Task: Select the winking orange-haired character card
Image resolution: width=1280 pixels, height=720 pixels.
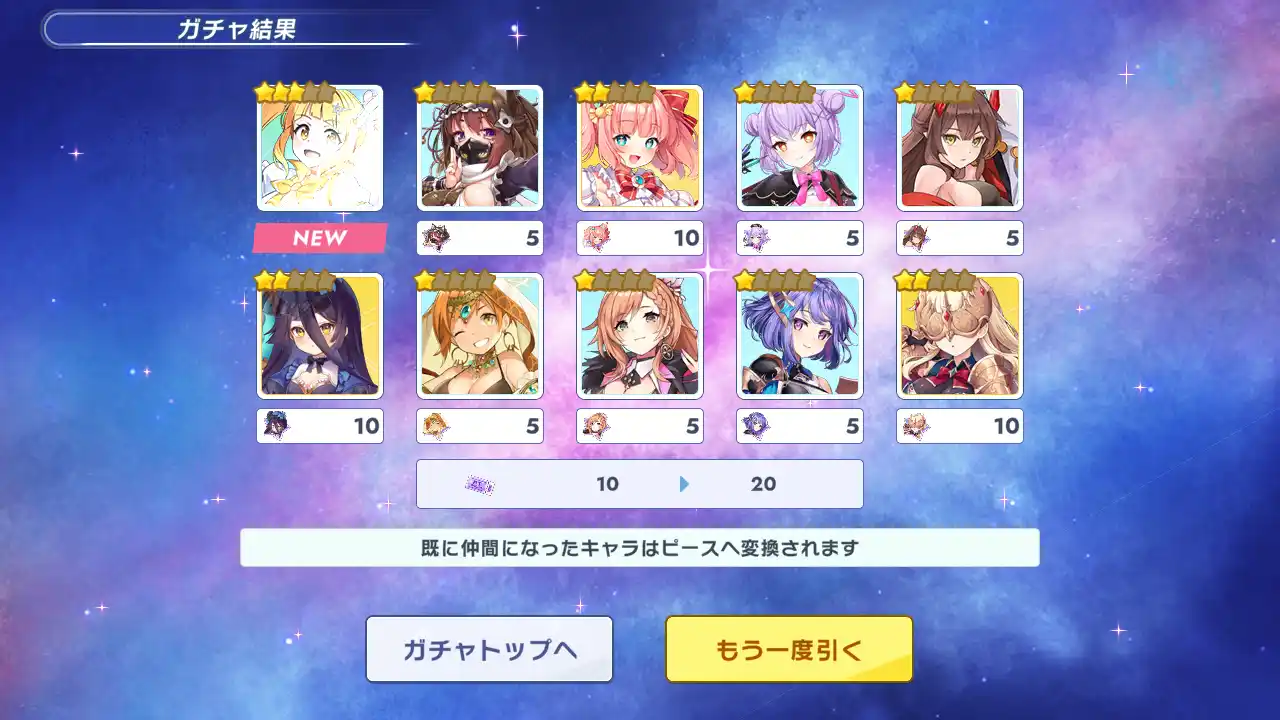Action: pos(480,336)
